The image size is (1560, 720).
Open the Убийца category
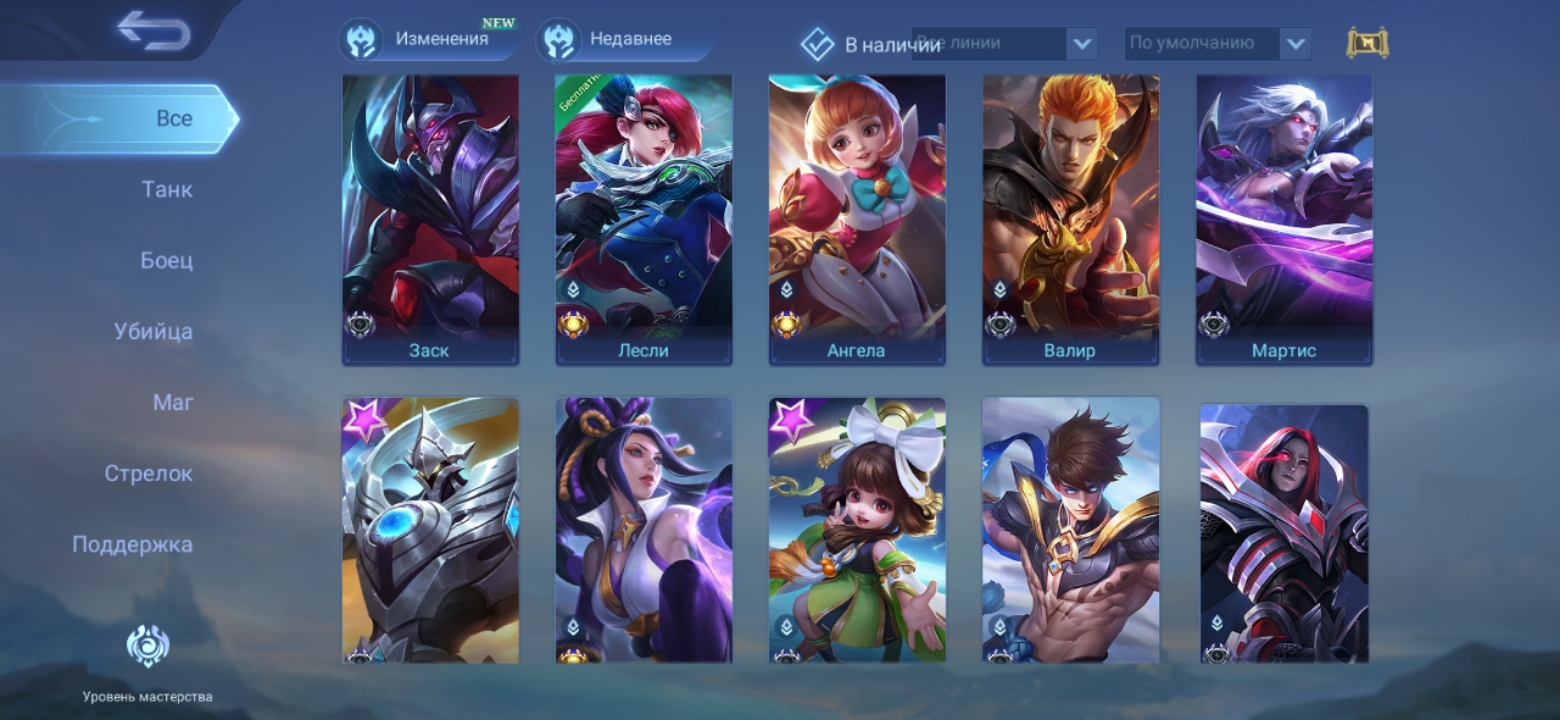click(153, 331)
